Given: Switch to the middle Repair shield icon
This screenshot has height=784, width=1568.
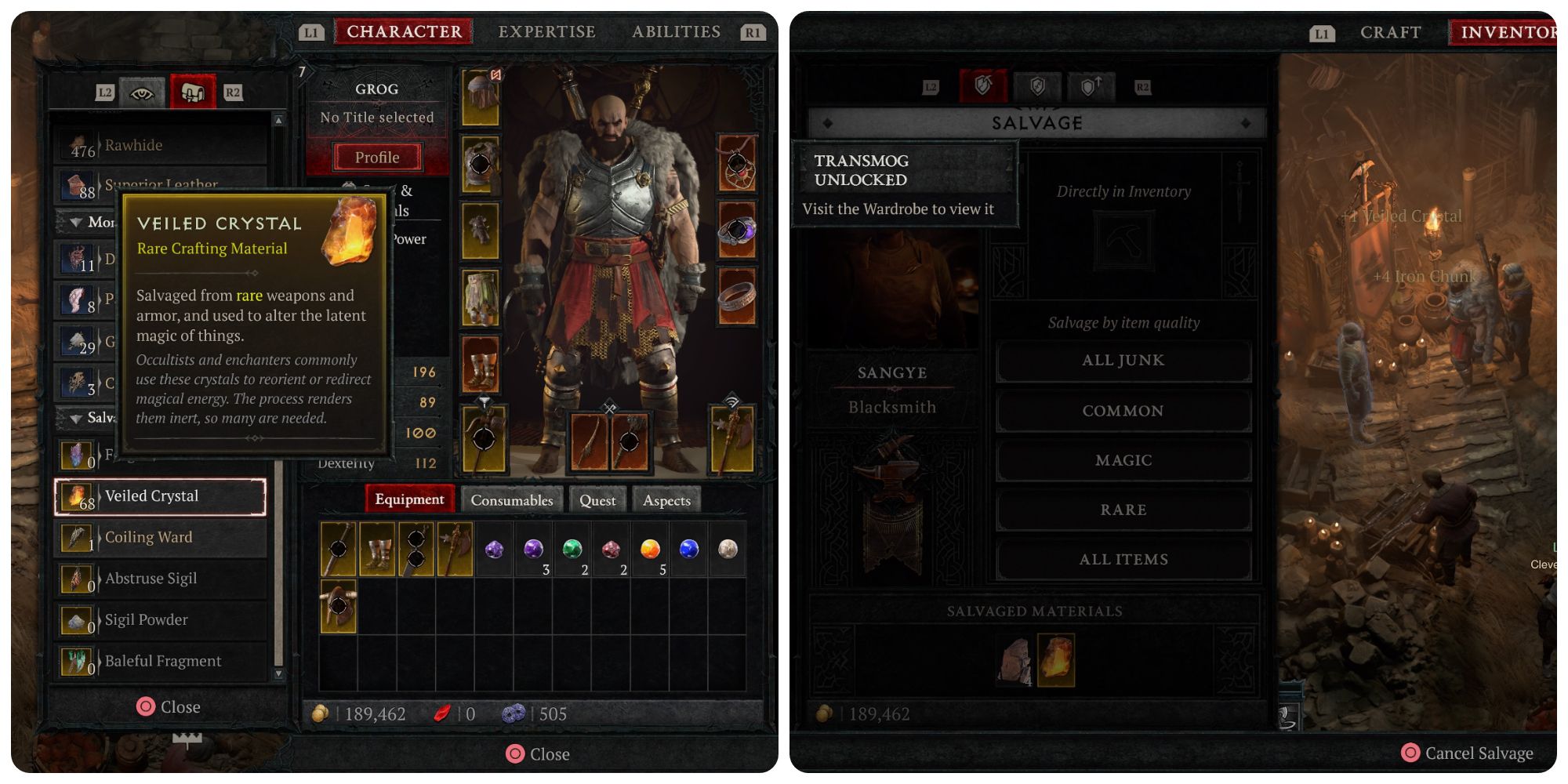Looking at the screenshot, I should click(x=1036, y=88).
